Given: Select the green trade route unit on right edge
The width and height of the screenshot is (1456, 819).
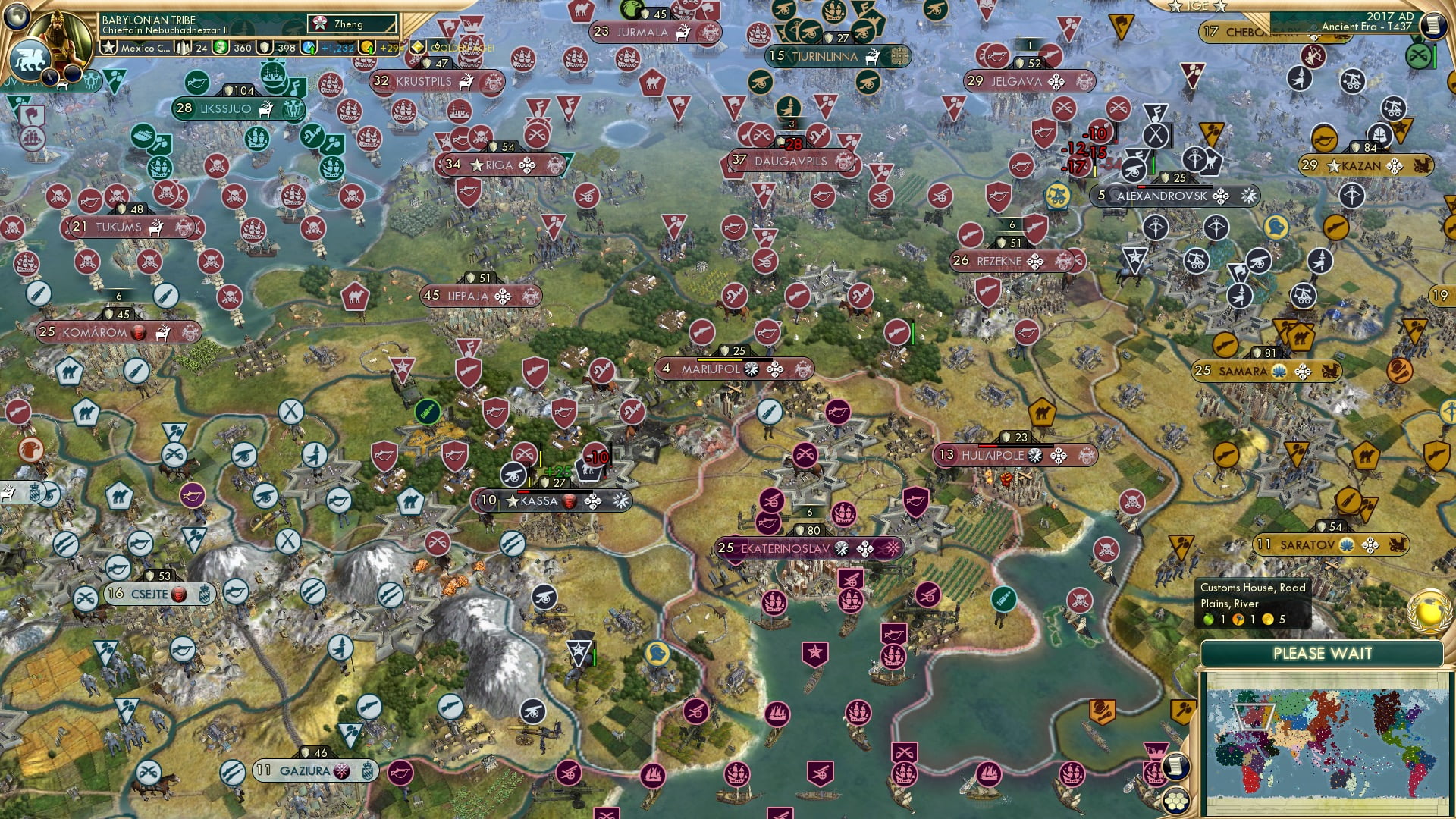Looking at the screenshot, I should tap(1419, 55).
